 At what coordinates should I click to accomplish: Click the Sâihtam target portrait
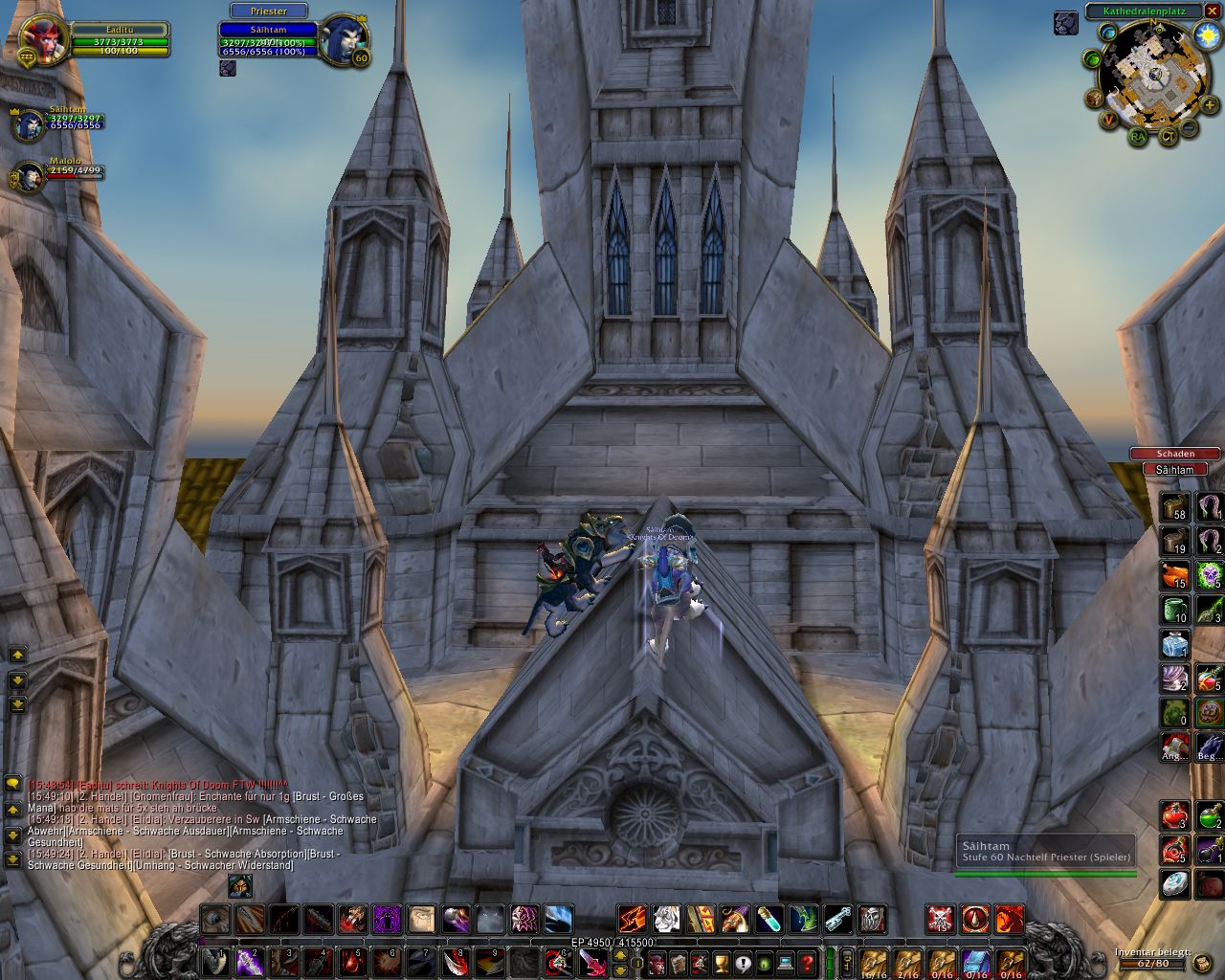click(x=344, y=40)
